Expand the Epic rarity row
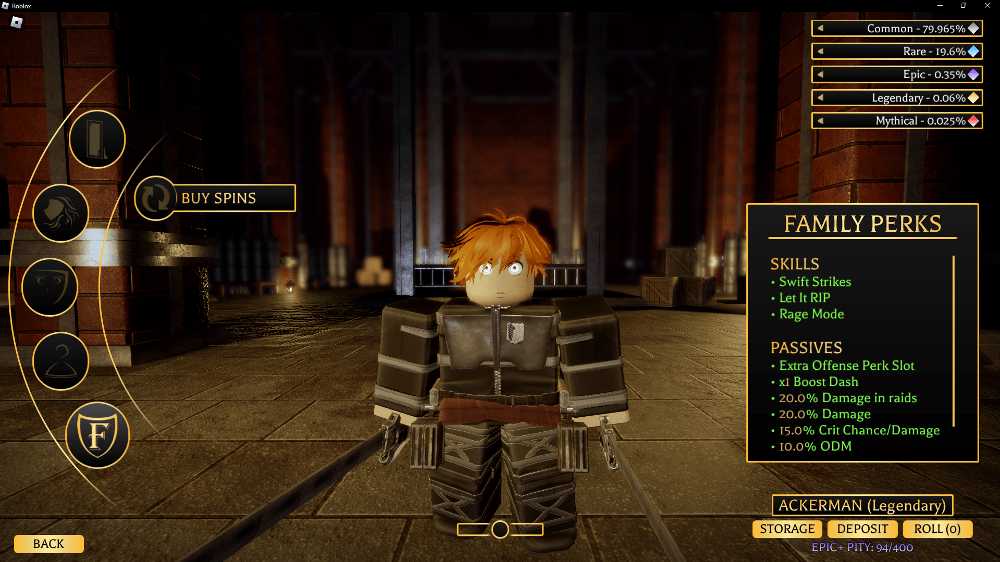 pyautogui.click(x=820, y=75)
